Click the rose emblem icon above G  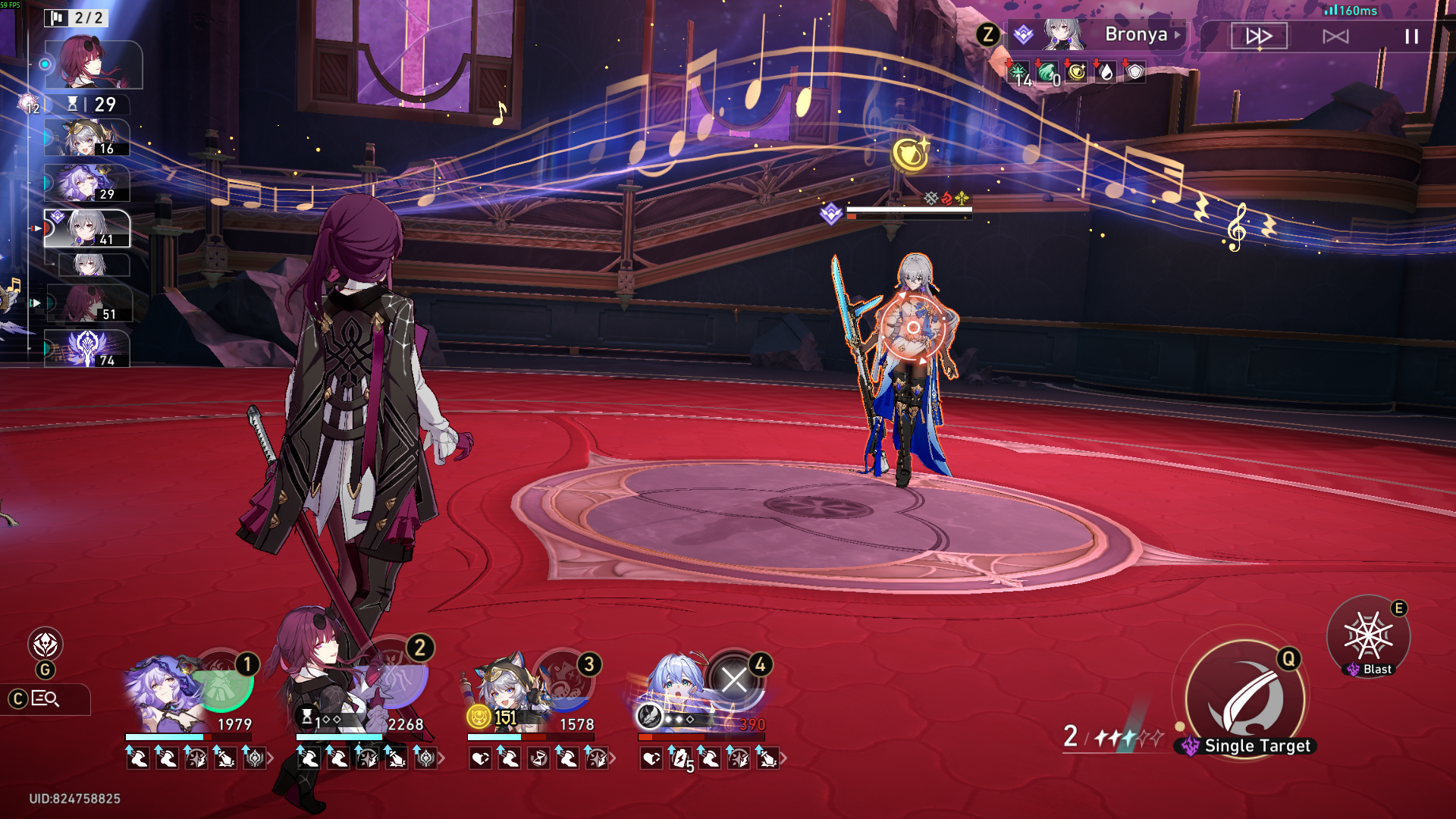(x=45, y=645)
